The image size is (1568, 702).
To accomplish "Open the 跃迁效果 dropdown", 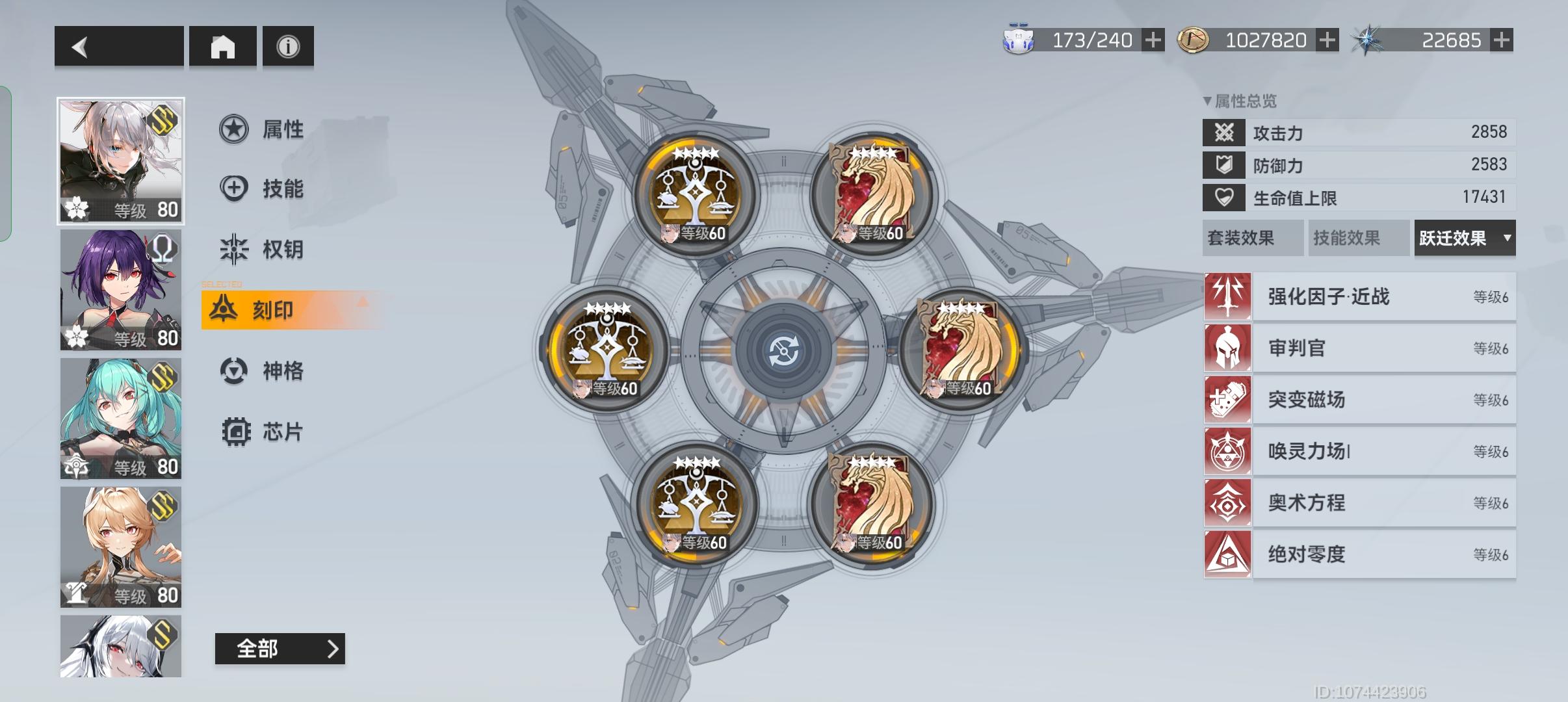I will click(x=1465, y=239).
